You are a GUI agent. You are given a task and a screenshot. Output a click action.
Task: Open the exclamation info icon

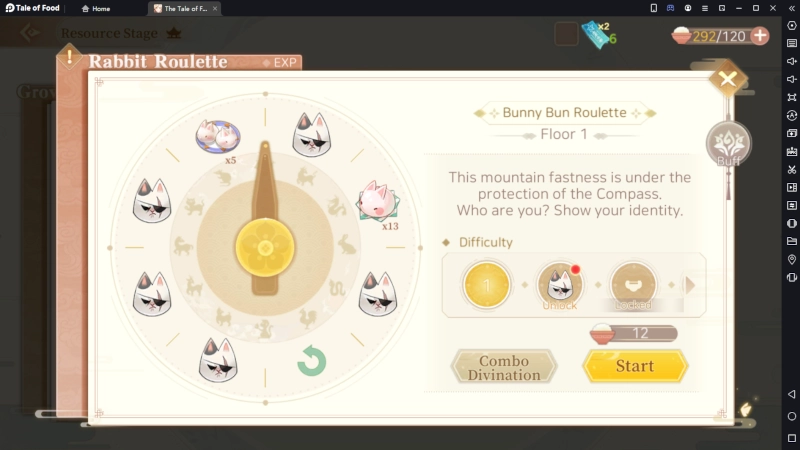point(69,56)
